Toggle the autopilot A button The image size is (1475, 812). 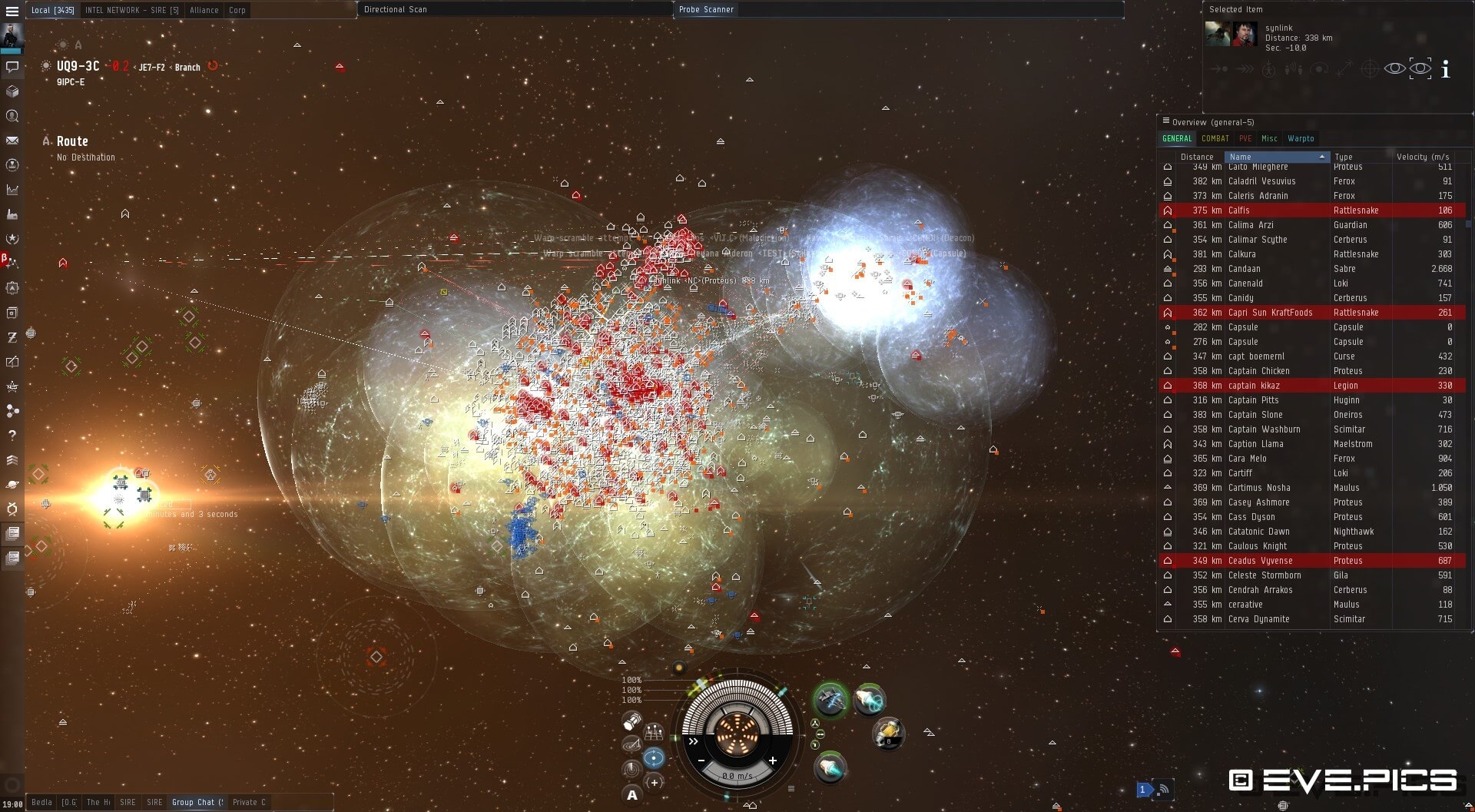coord(631,795)
